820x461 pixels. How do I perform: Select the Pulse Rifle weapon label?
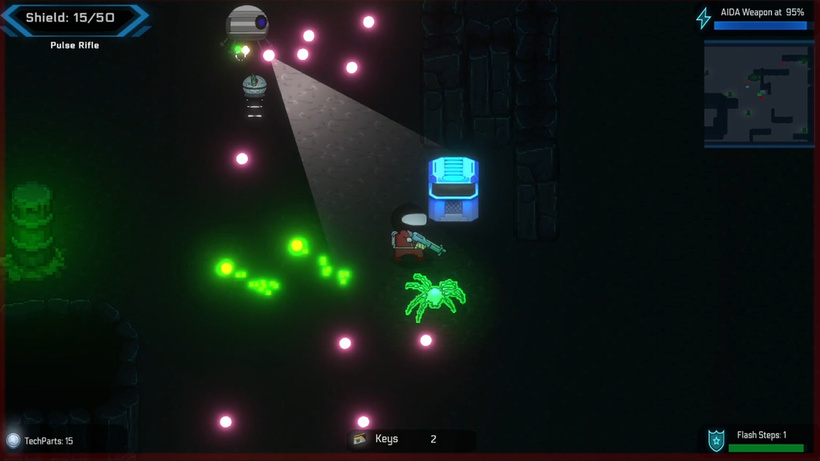click(x=75, y=45)
